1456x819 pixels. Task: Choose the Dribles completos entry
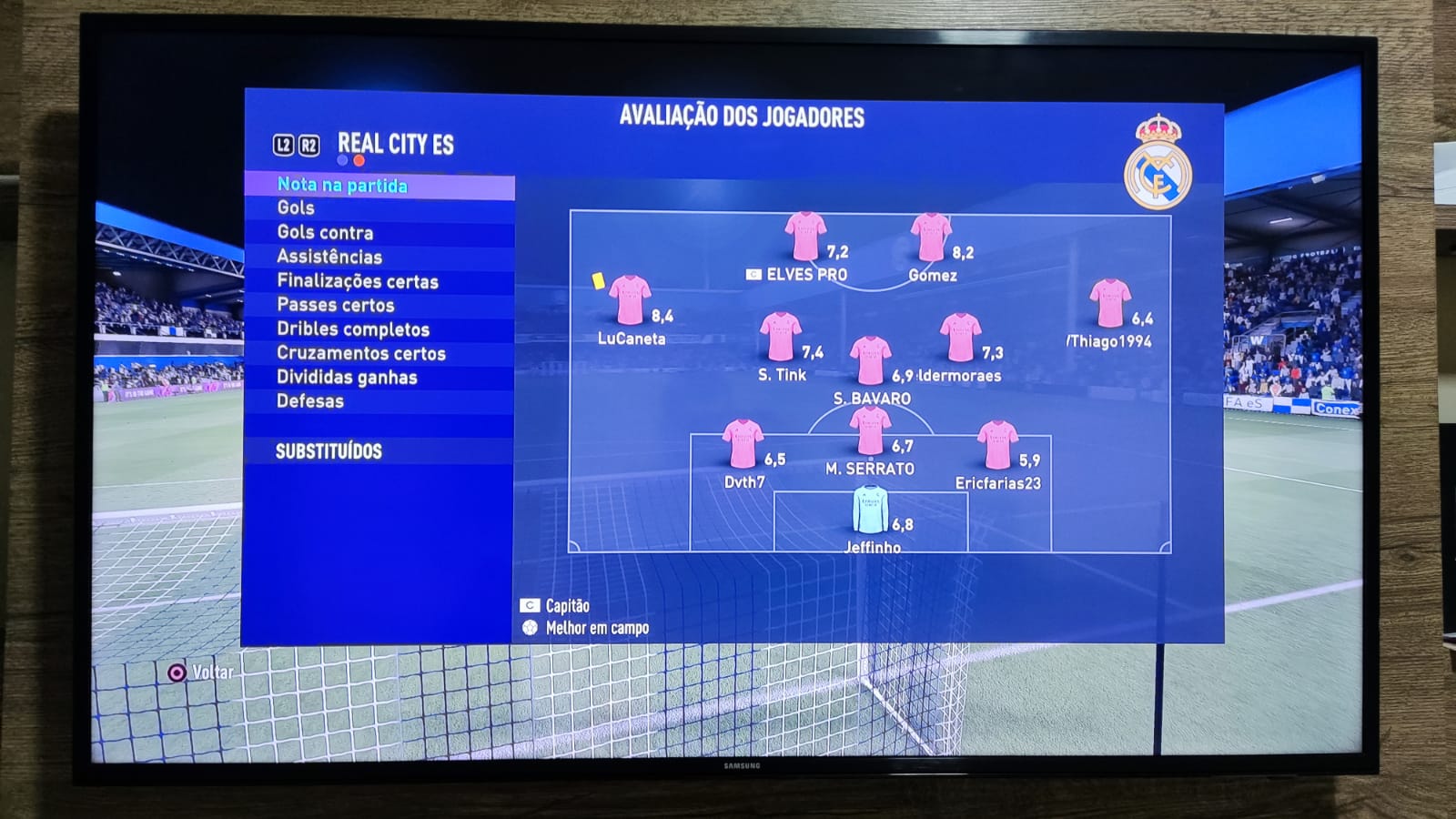[353, 329]
